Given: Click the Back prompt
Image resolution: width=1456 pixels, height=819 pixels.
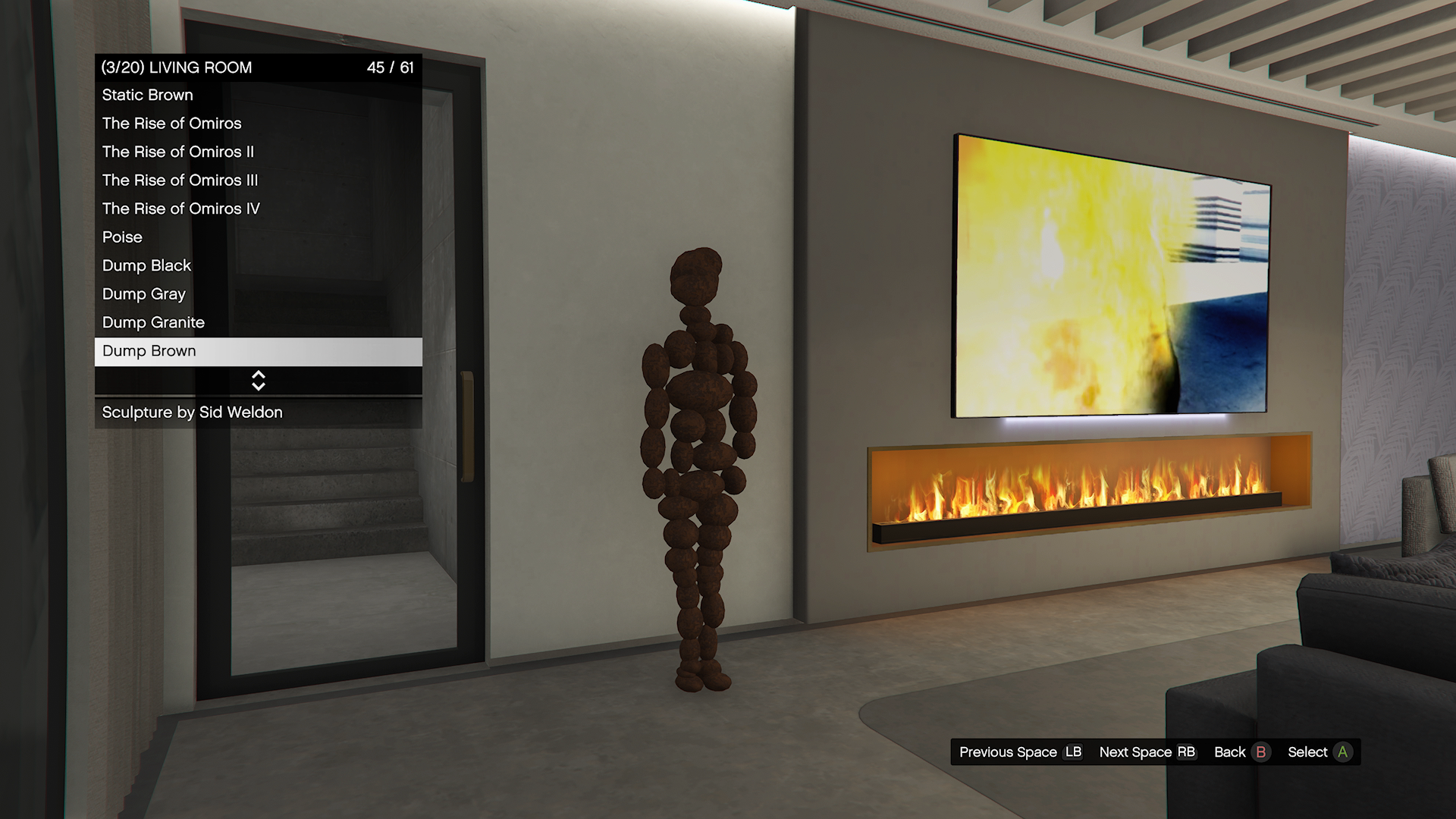Looking at the screenshot, I should pyautogui.click(x=1241, y=752).
